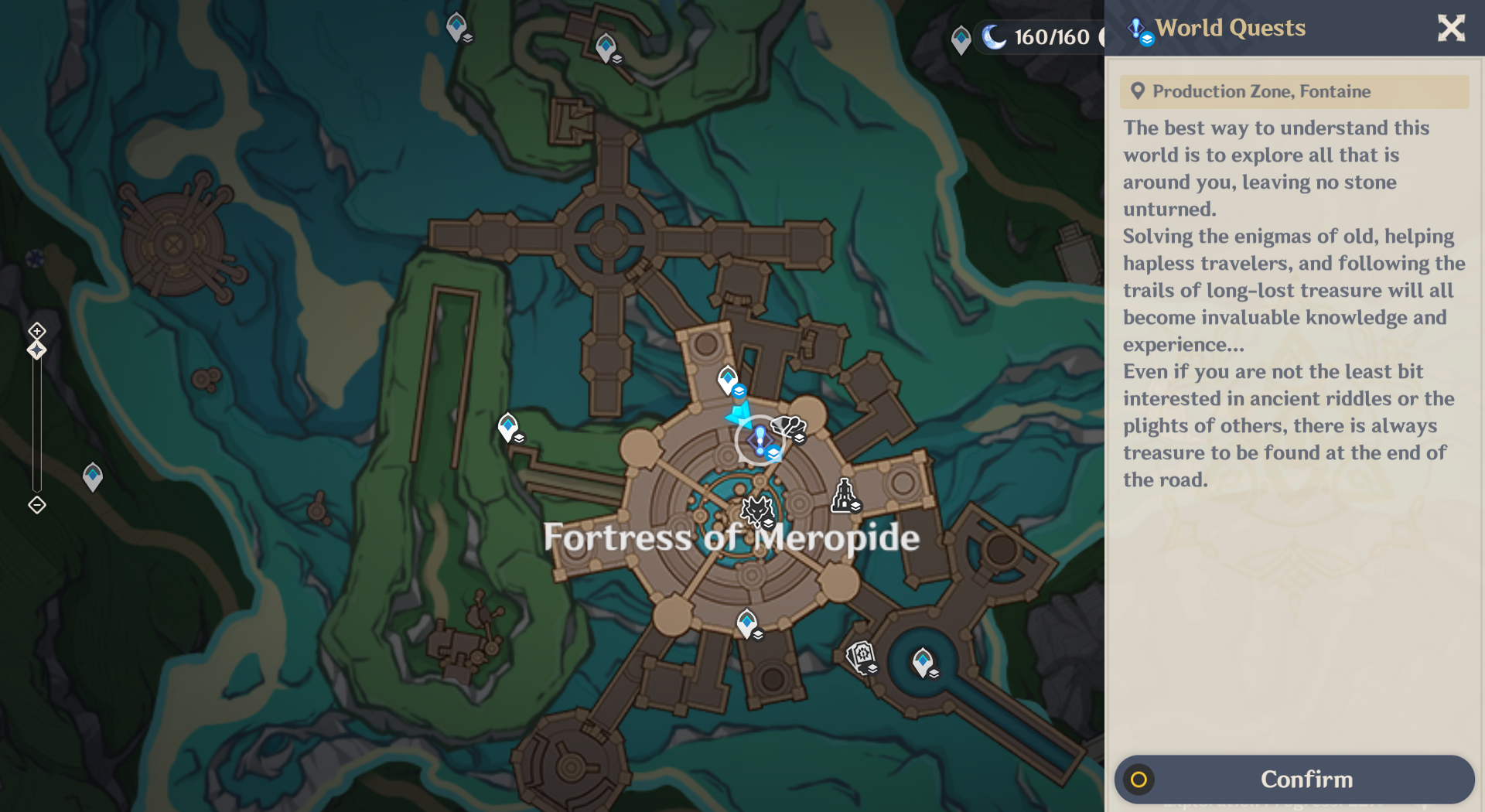Select the wolf boss icon in the fortress center
1485x812 pixels.
point(757,510)
